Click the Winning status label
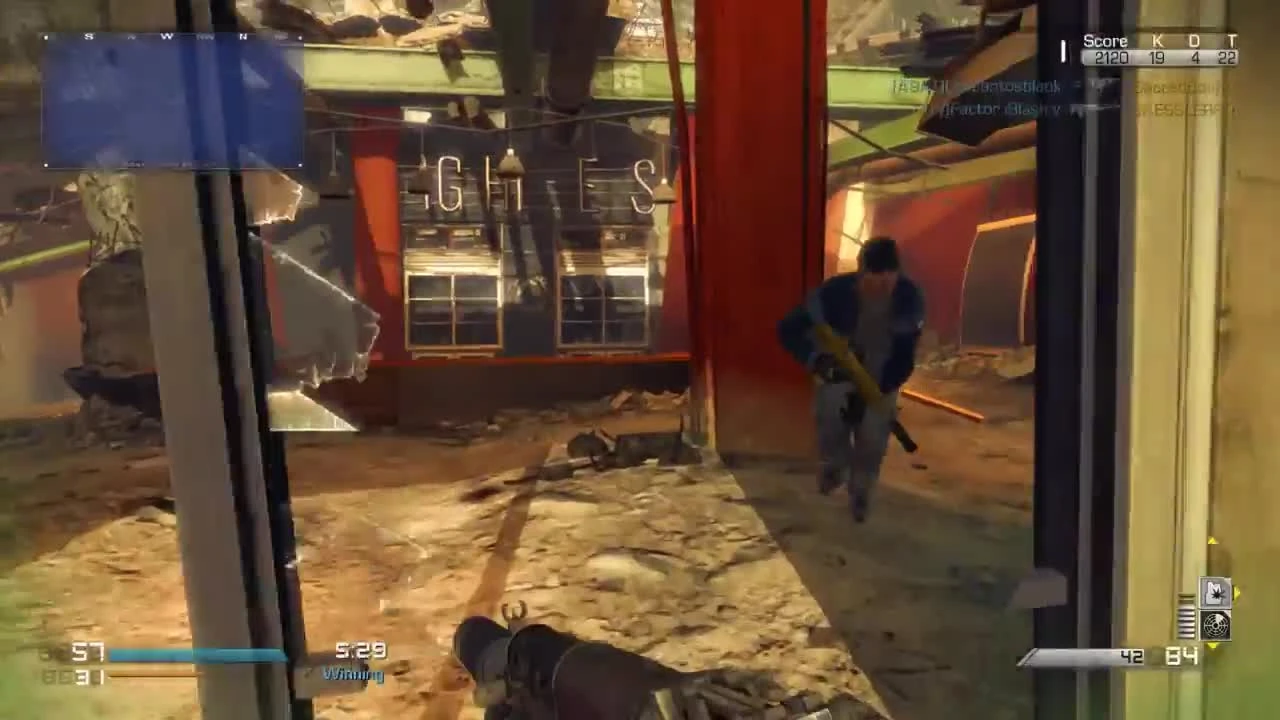 tap(355, 675)
